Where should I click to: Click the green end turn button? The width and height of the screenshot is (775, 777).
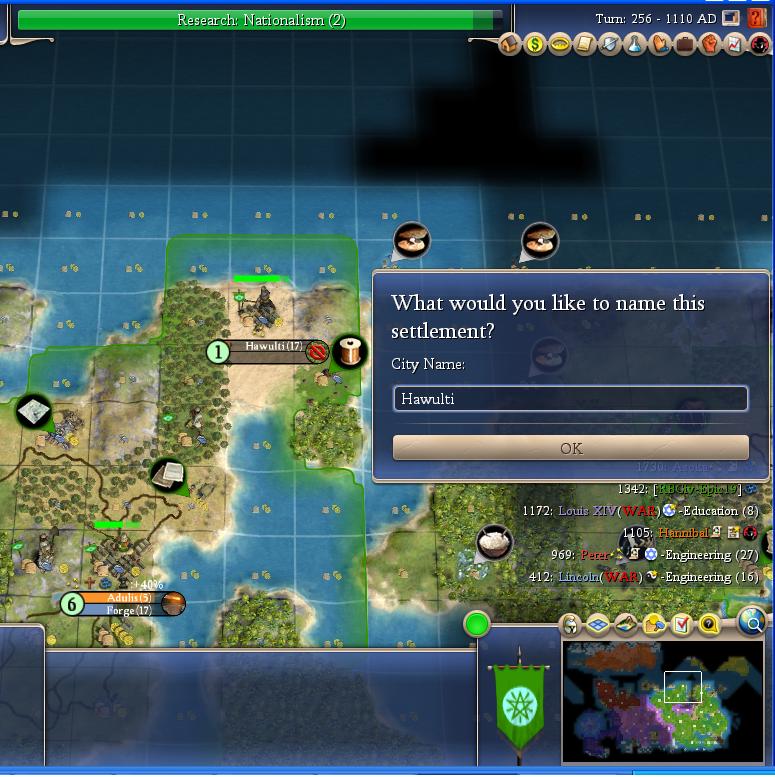pyautogui.click(x=477, y=625)
